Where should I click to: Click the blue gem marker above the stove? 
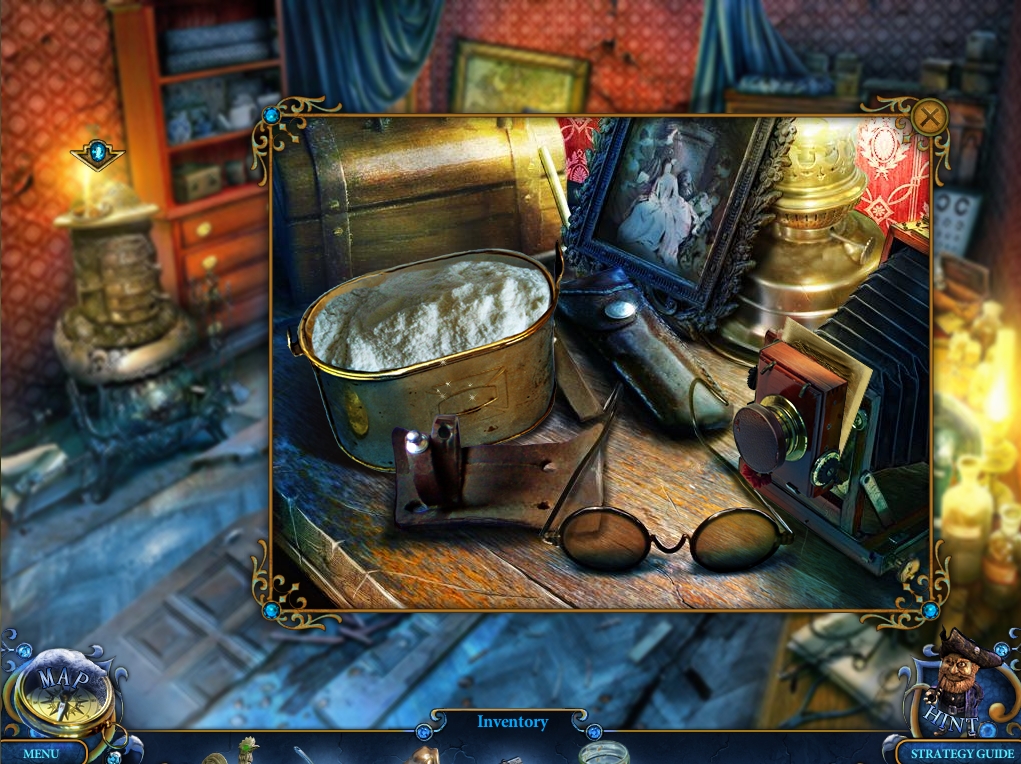(x=97, y=153)
